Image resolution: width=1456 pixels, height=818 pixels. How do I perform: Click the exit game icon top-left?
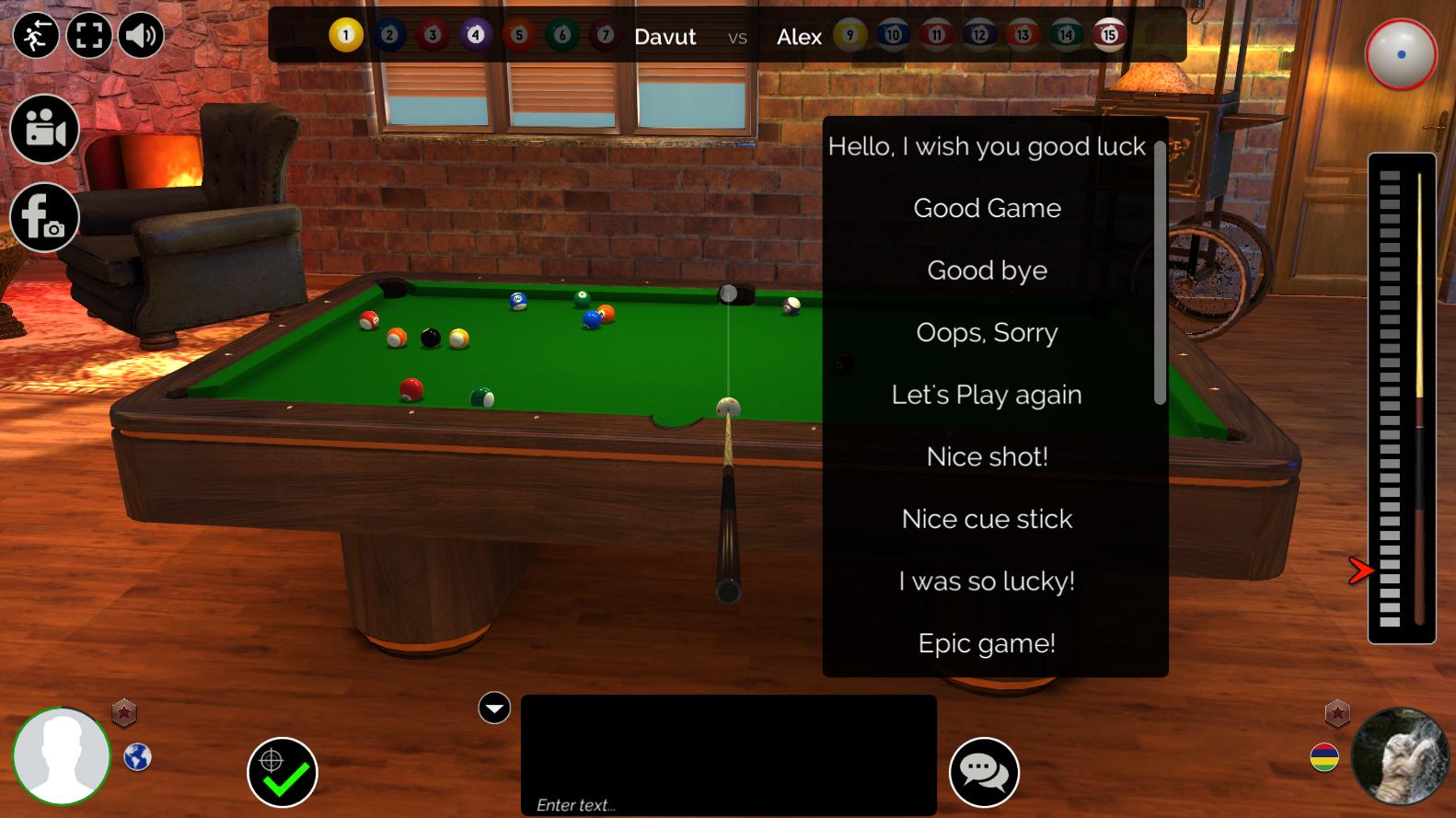[36, 35]
